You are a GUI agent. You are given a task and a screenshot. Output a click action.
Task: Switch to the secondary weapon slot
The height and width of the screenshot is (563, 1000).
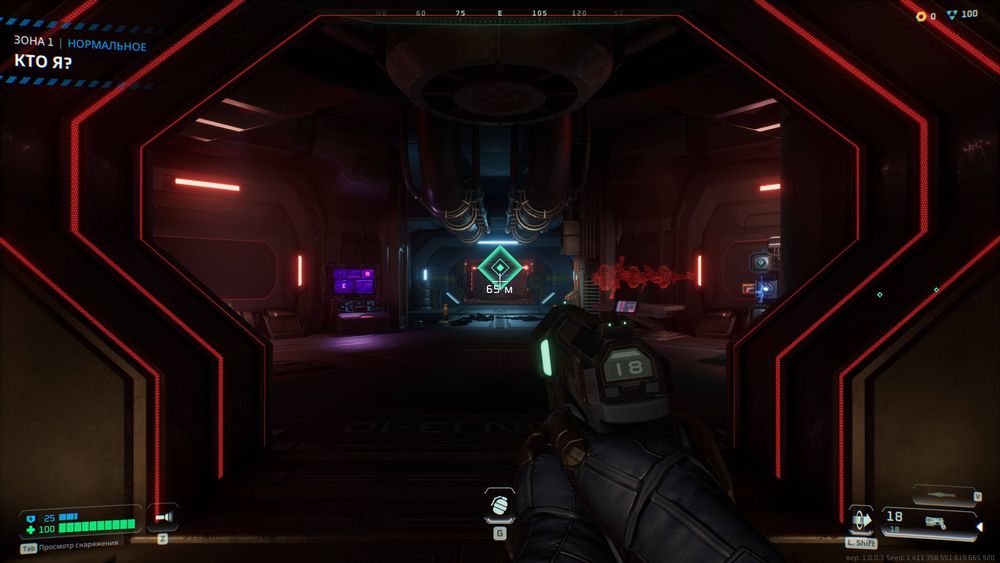pyautogui.click(x=945, y=495)
